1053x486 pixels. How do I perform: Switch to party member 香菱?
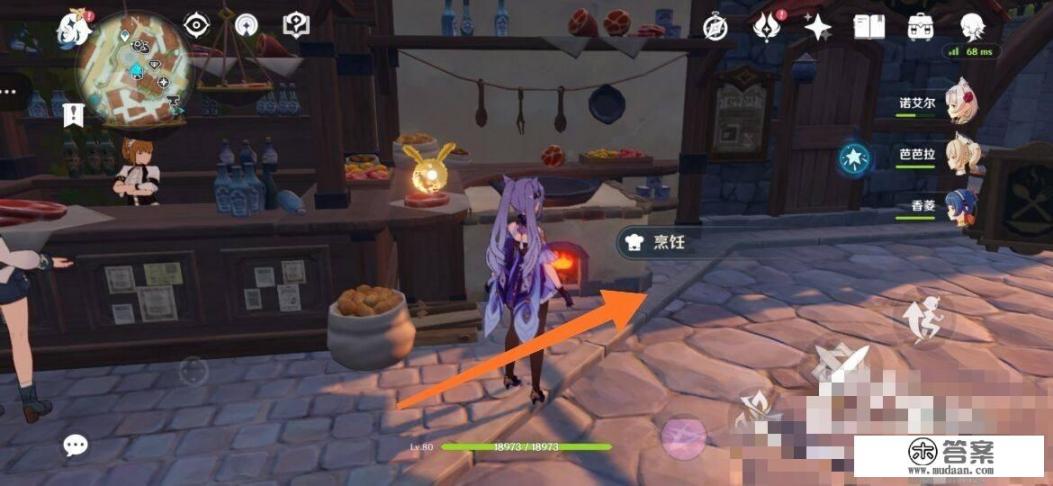click(x=958, y=208)
